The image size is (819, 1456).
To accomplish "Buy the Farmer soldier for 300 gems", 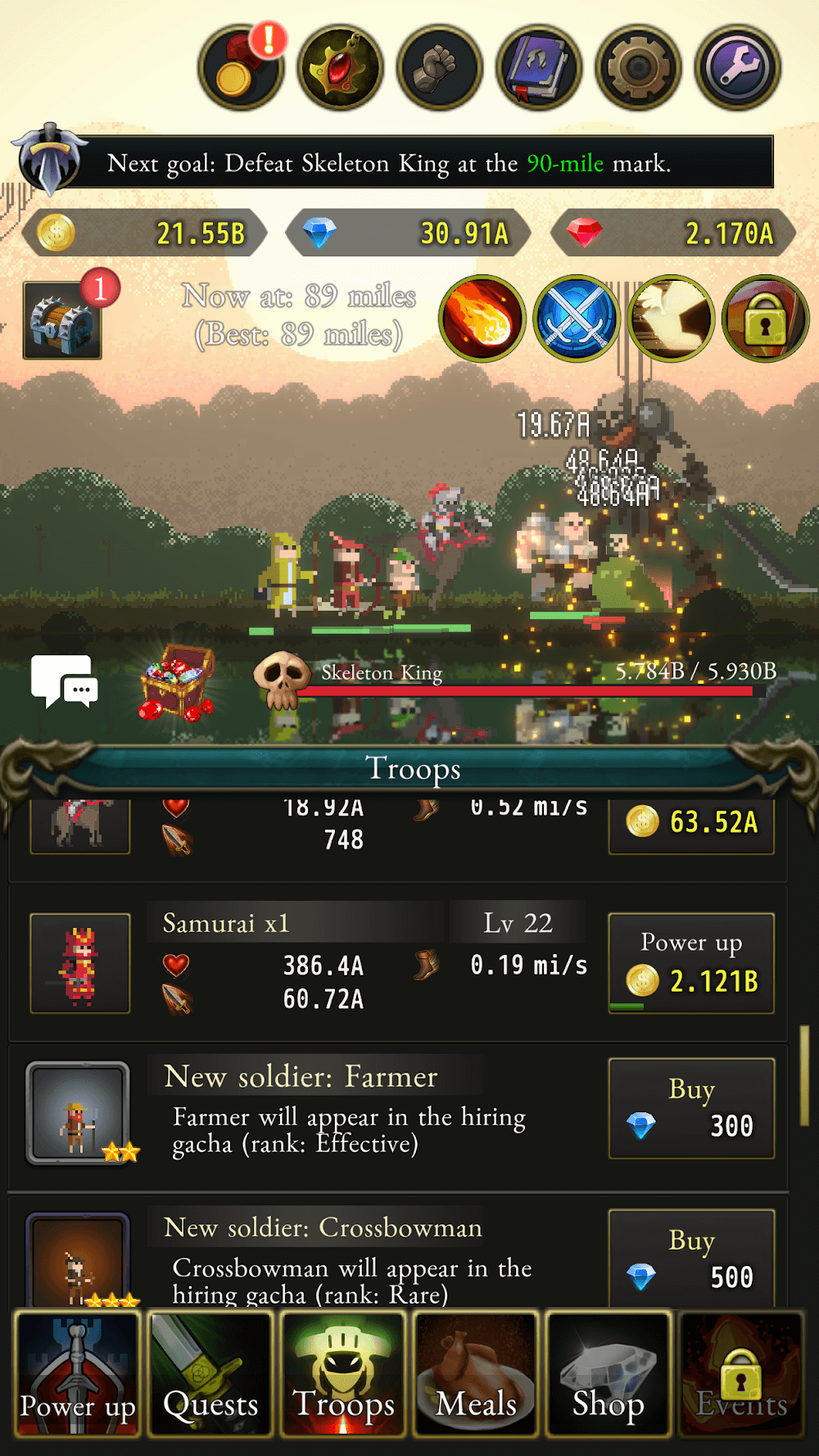I will (691, 1108).
